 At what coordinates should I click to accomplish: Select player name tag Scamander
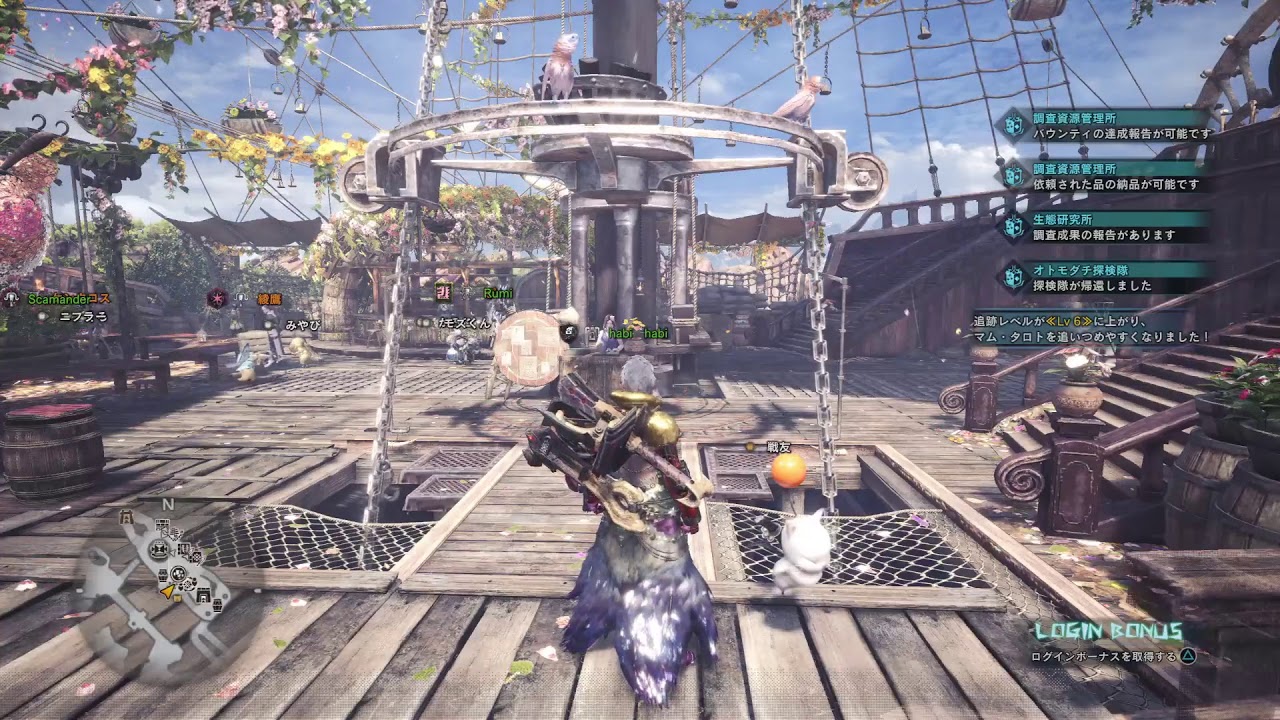(x=68, y=298)
